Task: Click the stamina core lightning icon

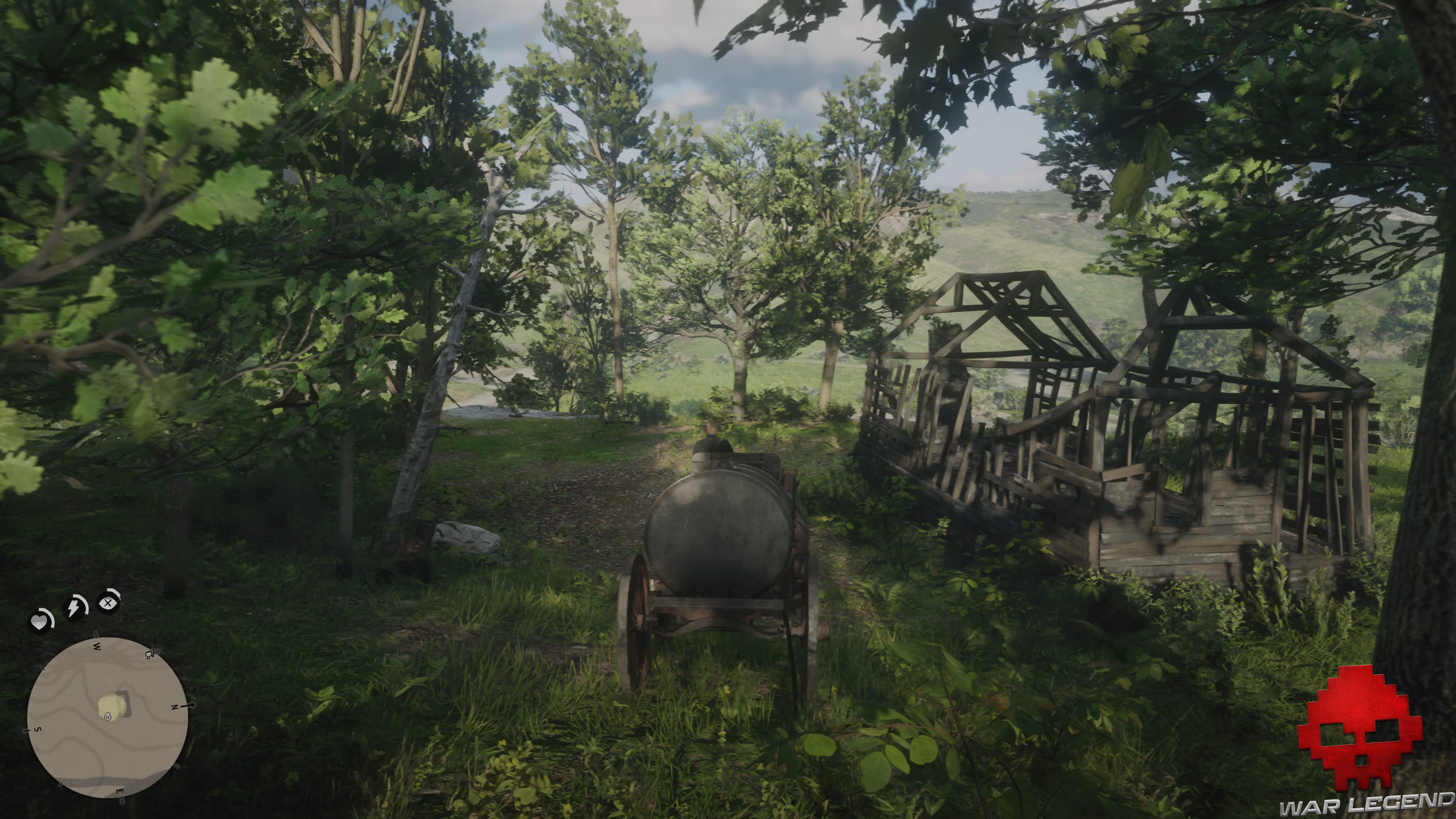Action: 74,607
